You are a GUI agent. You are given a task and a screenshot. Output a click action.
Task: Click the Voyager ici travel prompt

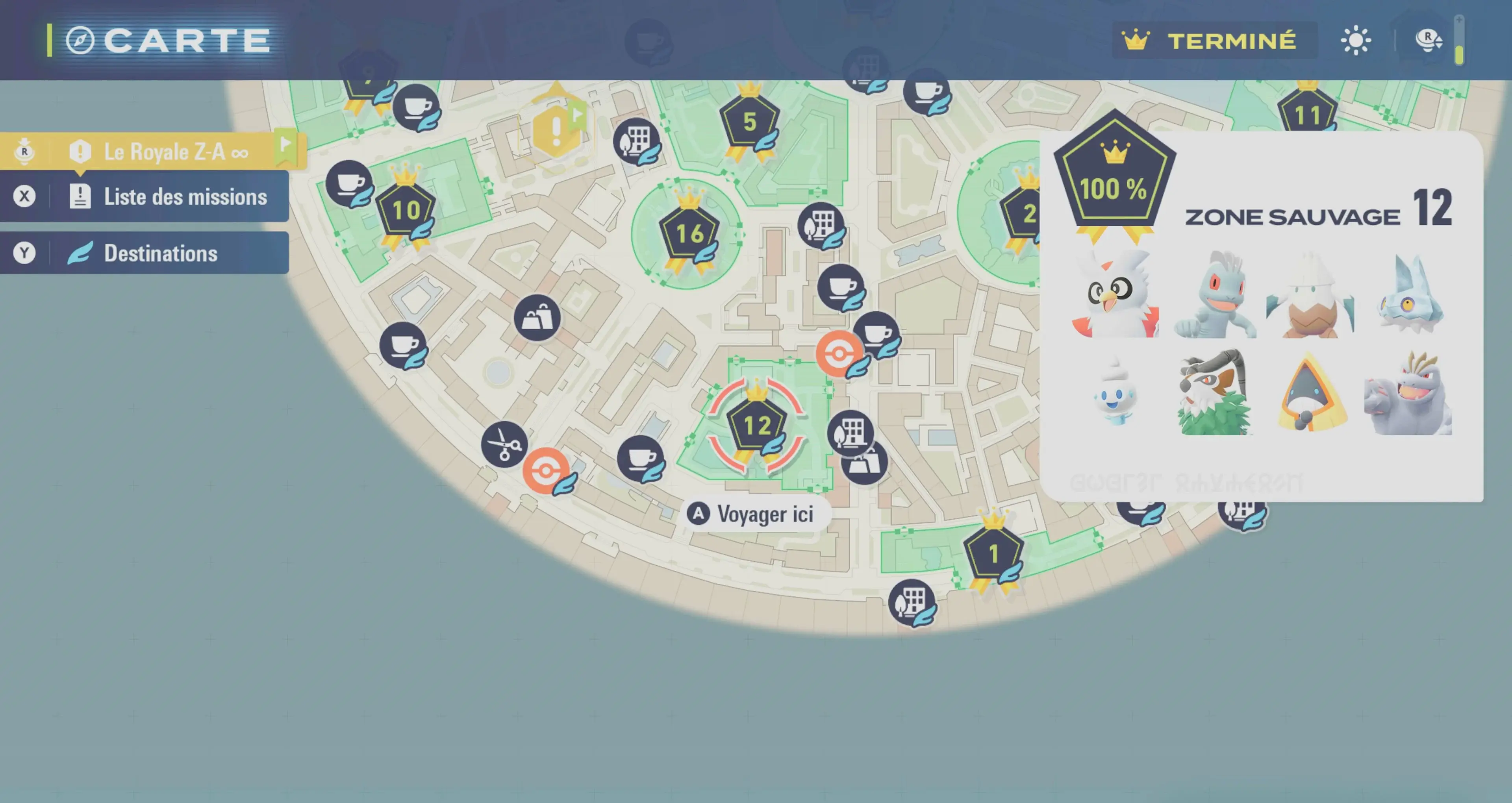pos(757,514)
